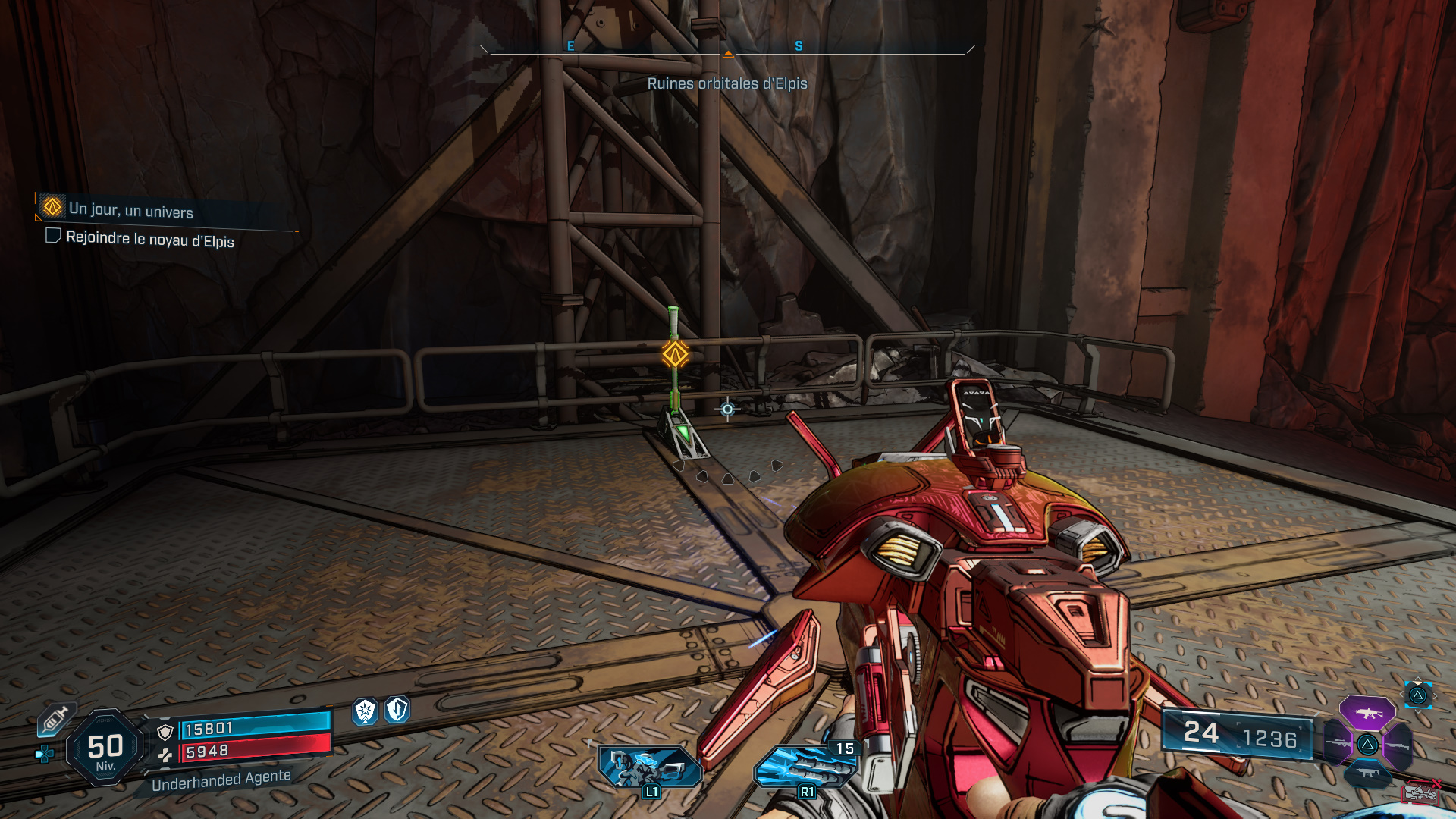Choose the heavy weapon slot highlighted in blue

point(1369,772)
